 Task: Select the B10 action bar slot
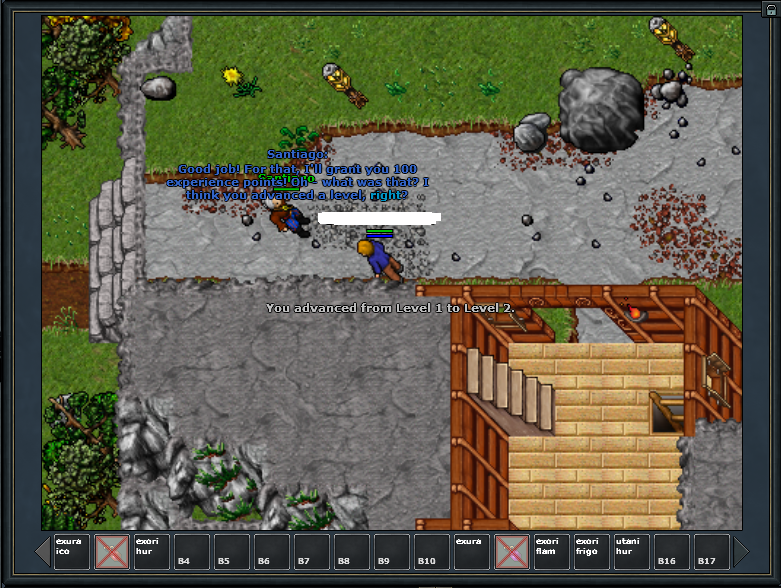(431, 552)
